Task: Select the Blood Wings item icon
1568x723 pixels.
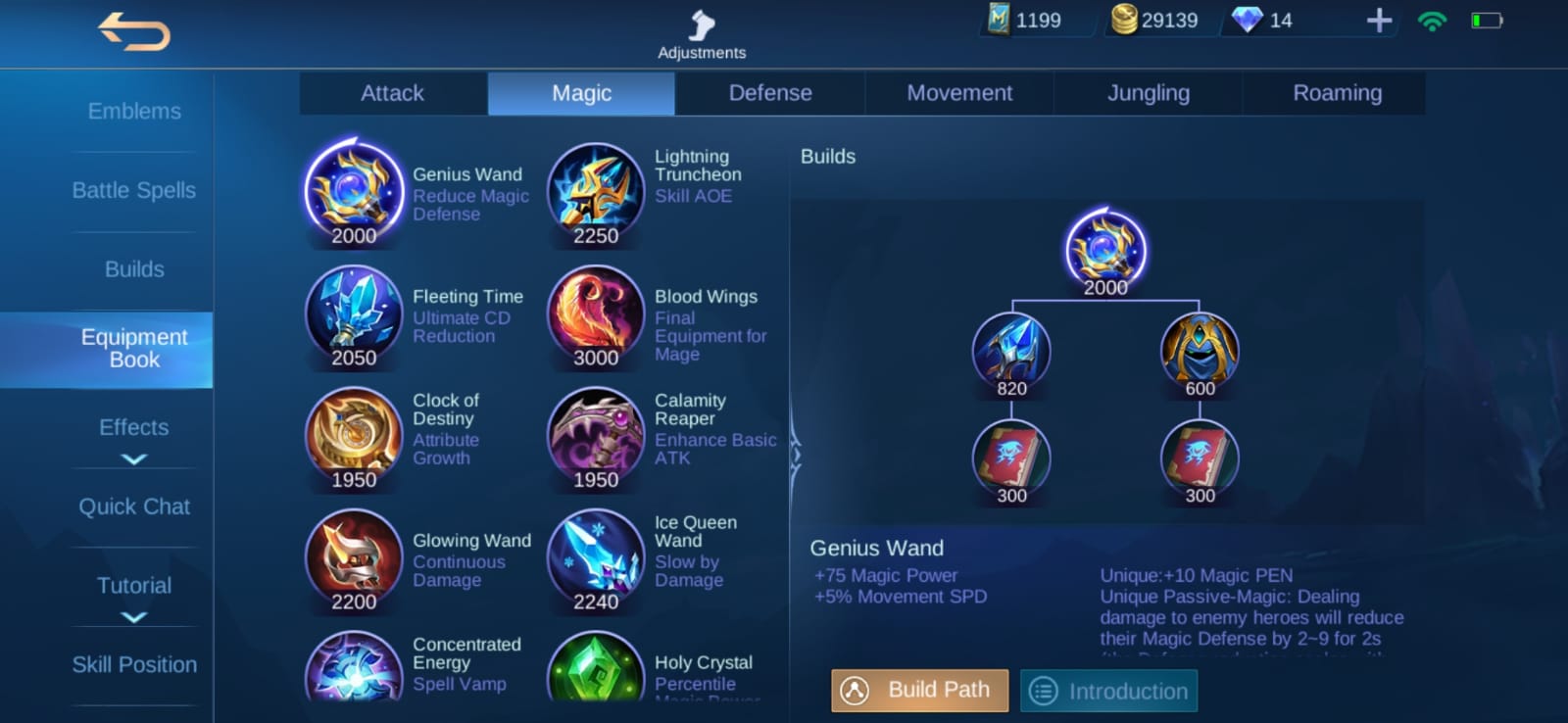Action: [x=595, y=313]
